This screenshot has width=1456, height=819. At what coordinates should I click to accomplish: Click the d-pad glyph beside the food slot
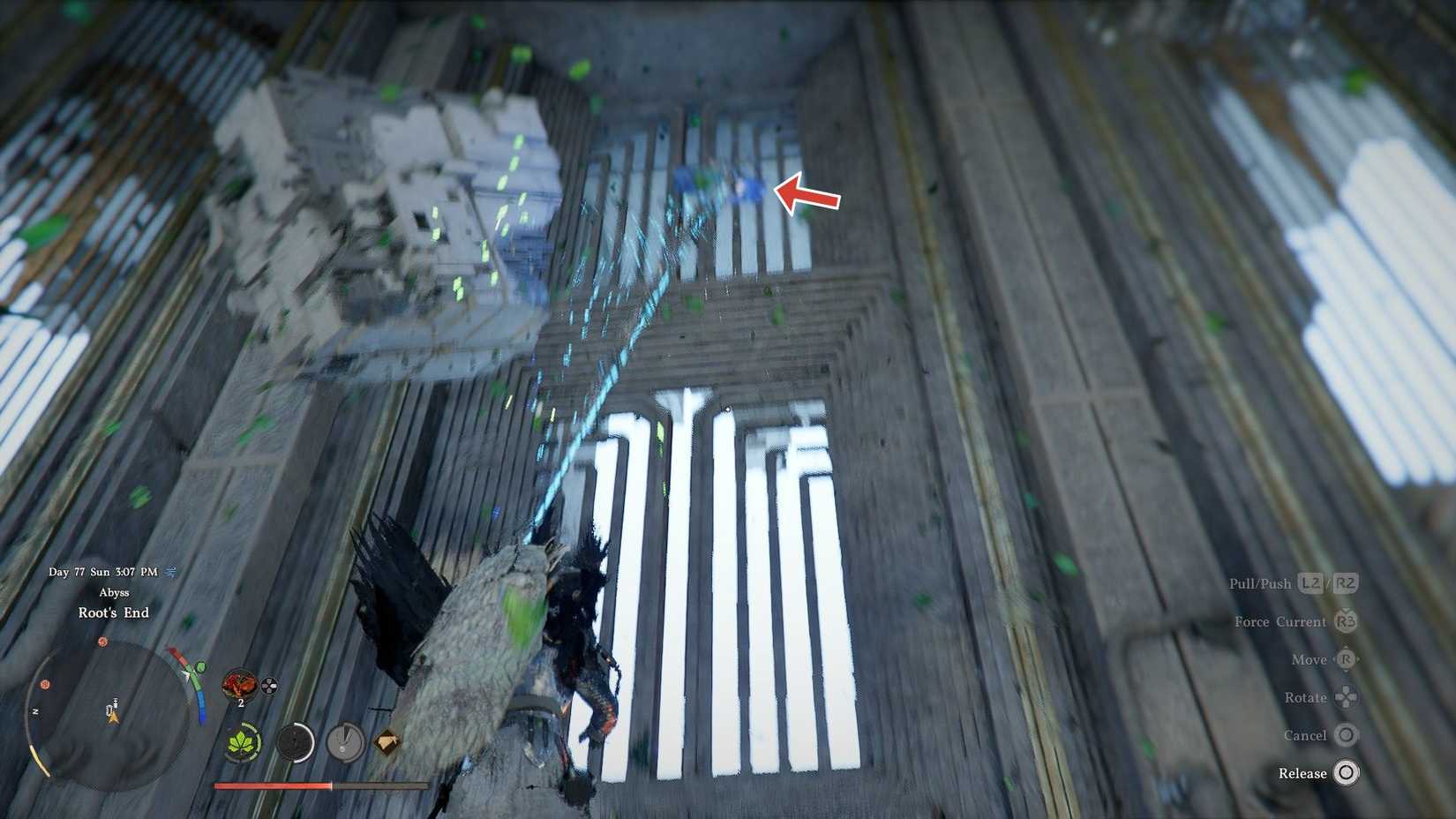coord(268,686)
